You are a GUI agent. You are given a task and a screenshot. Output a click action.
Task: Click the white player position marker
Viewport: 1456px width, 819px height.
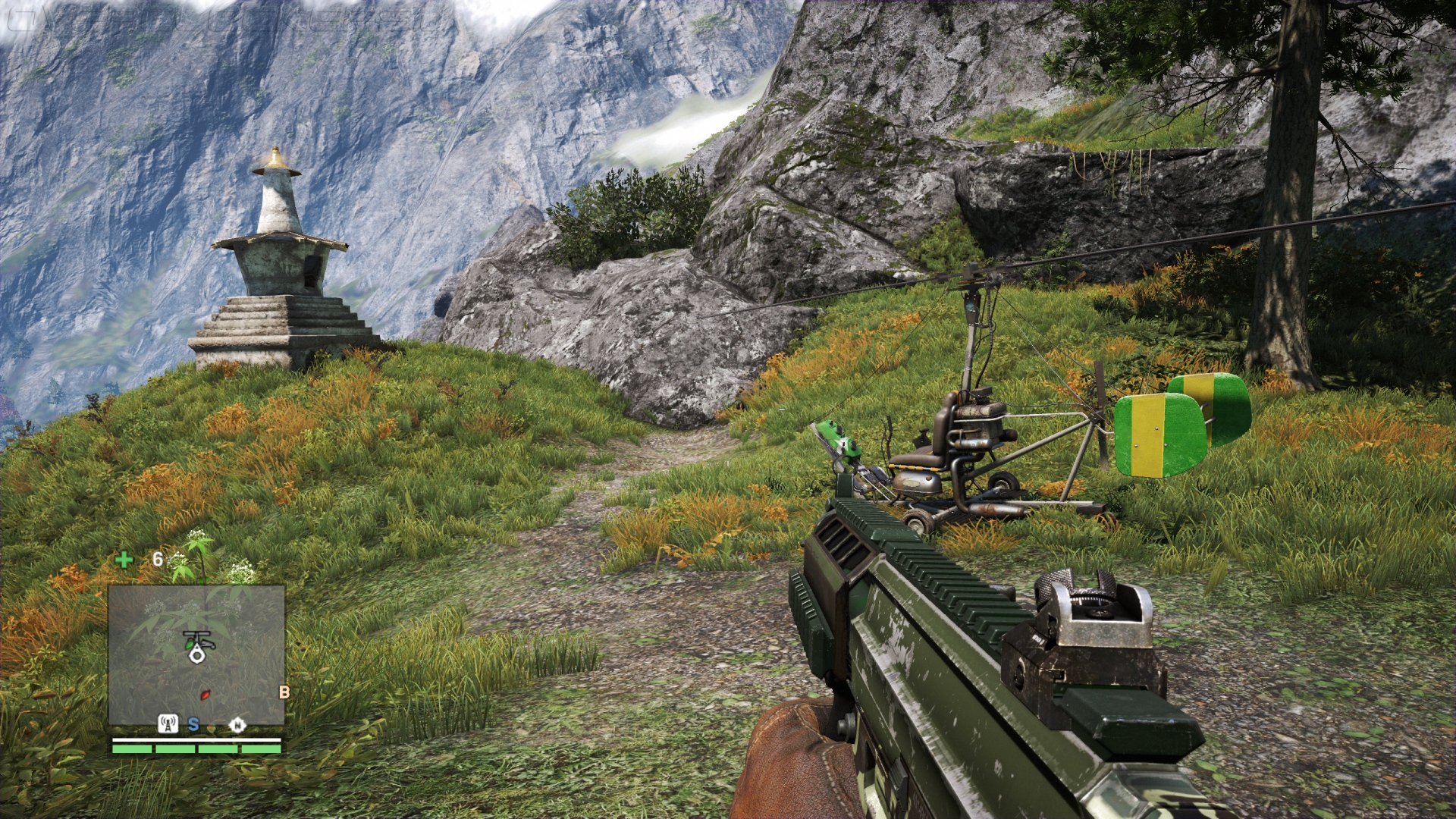198,655
